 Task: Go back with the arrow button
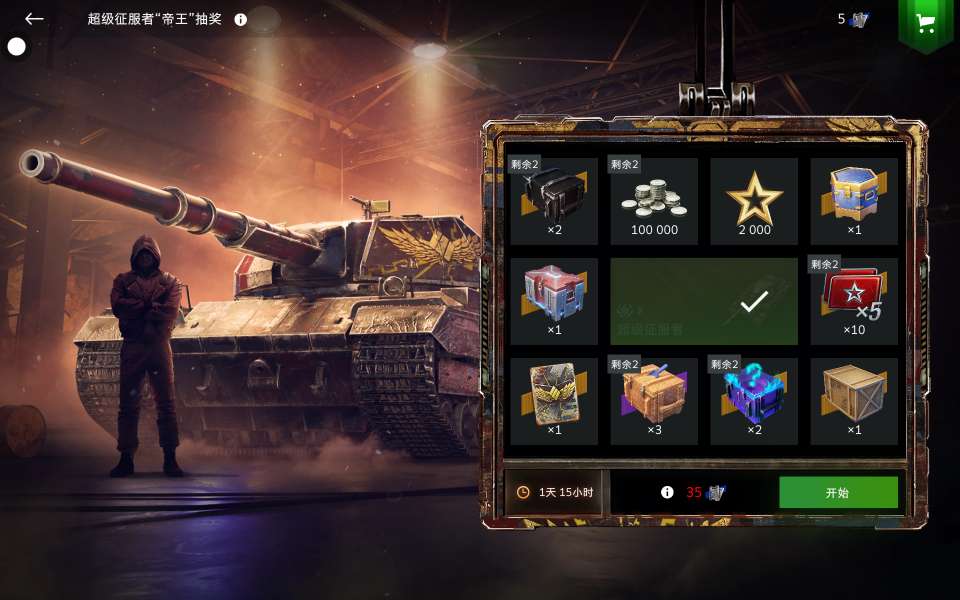(35, 19)
